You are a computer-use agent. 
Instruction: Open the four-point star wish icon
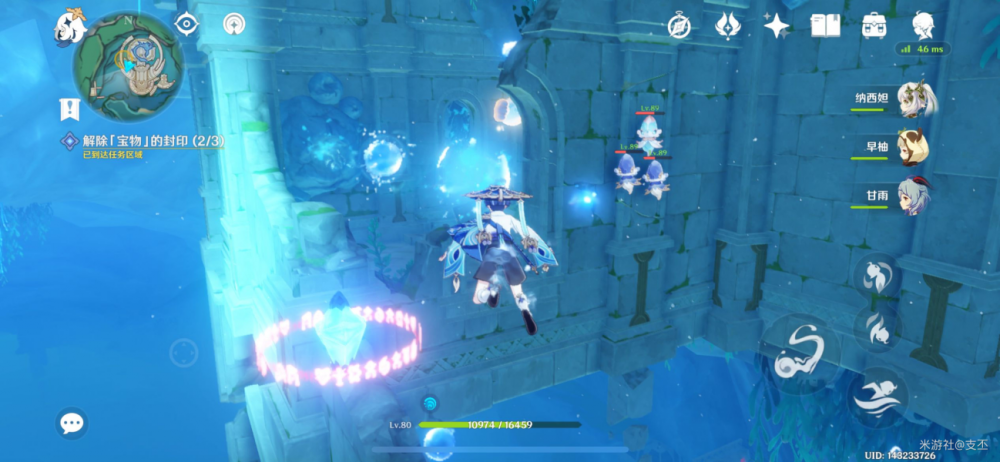pos(777,25)
